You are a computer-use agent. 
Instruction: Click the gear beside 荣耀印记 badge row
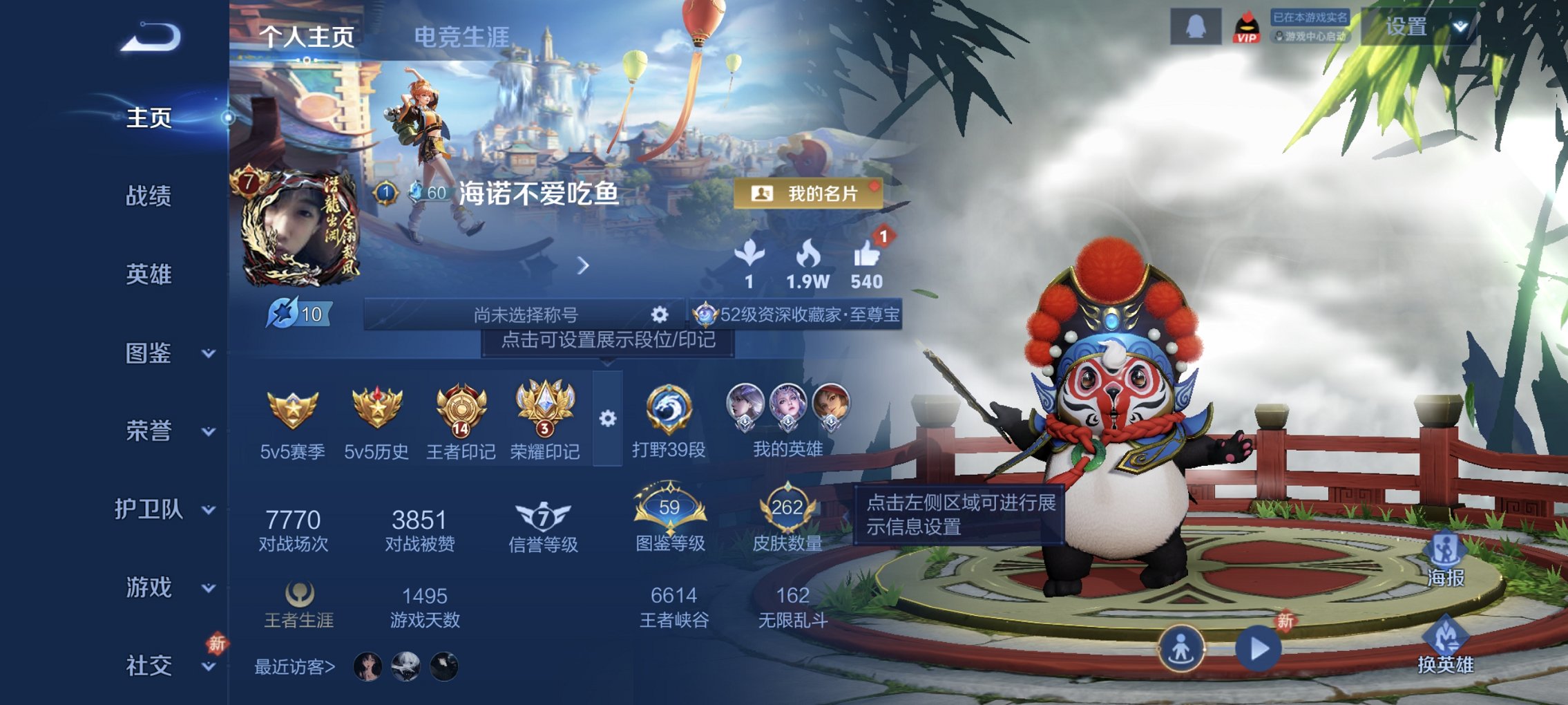[606, 417]
